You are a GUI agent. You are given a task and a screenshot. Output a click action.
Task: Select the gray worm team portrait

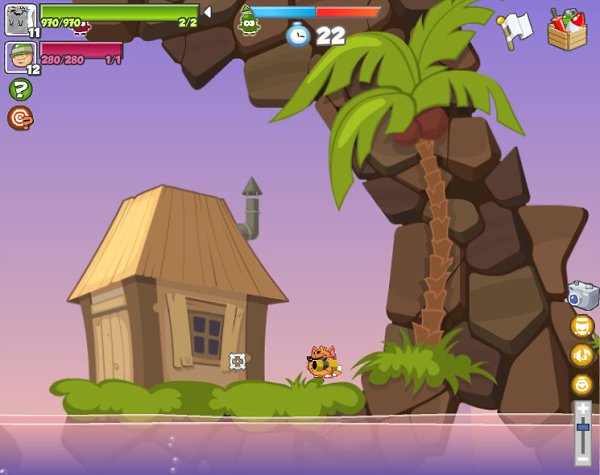pos(20,18)
